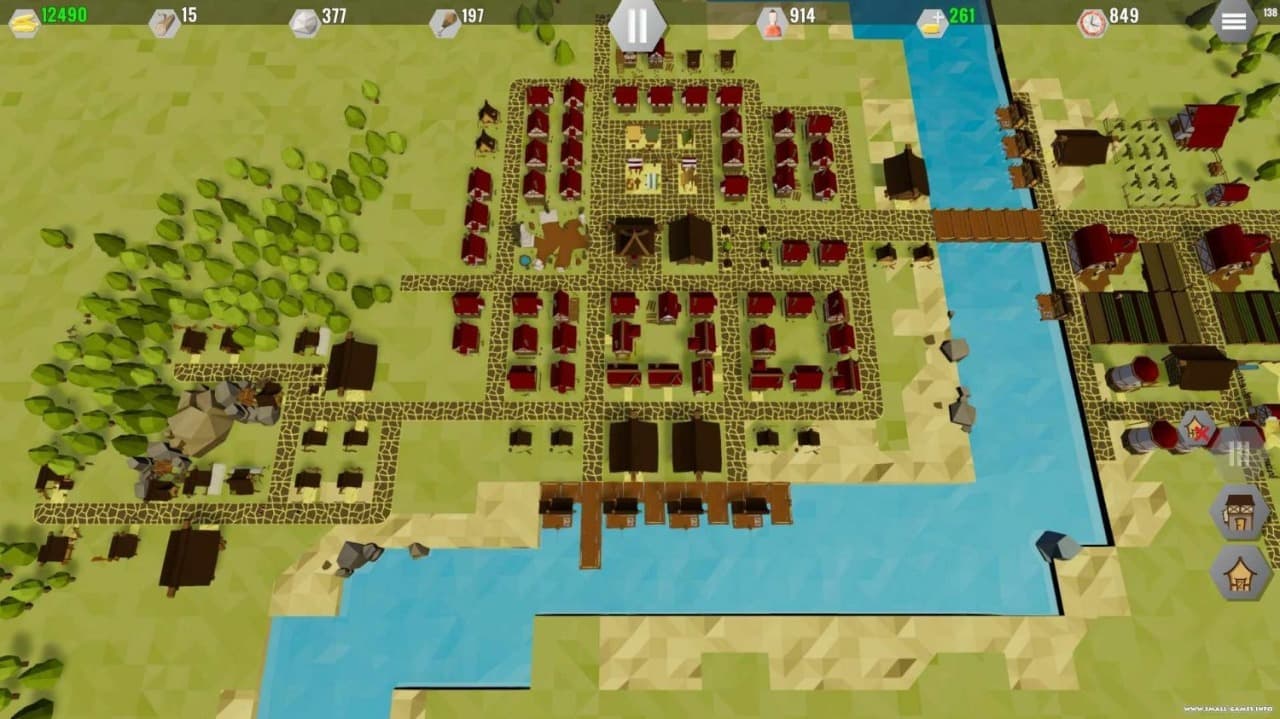Pause the game with the top-center button

pyautogui.click(x=637, y=24)
